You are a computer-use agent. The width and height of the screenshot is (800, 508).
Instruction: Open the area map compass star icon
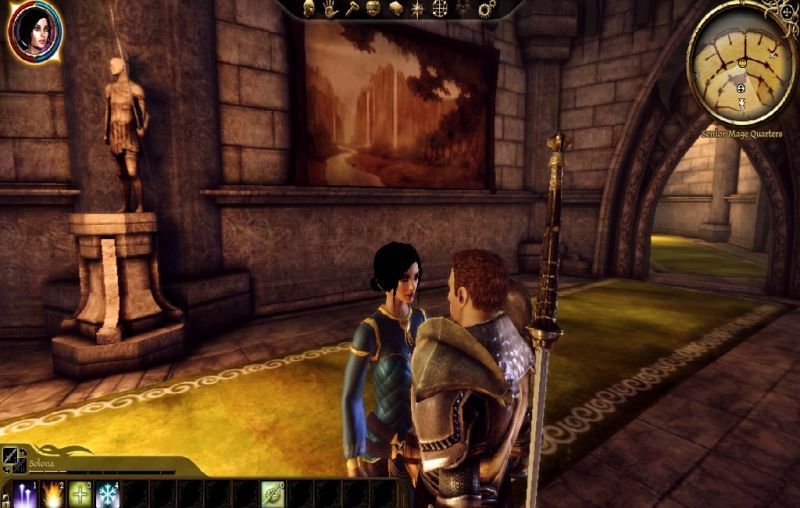416,8
